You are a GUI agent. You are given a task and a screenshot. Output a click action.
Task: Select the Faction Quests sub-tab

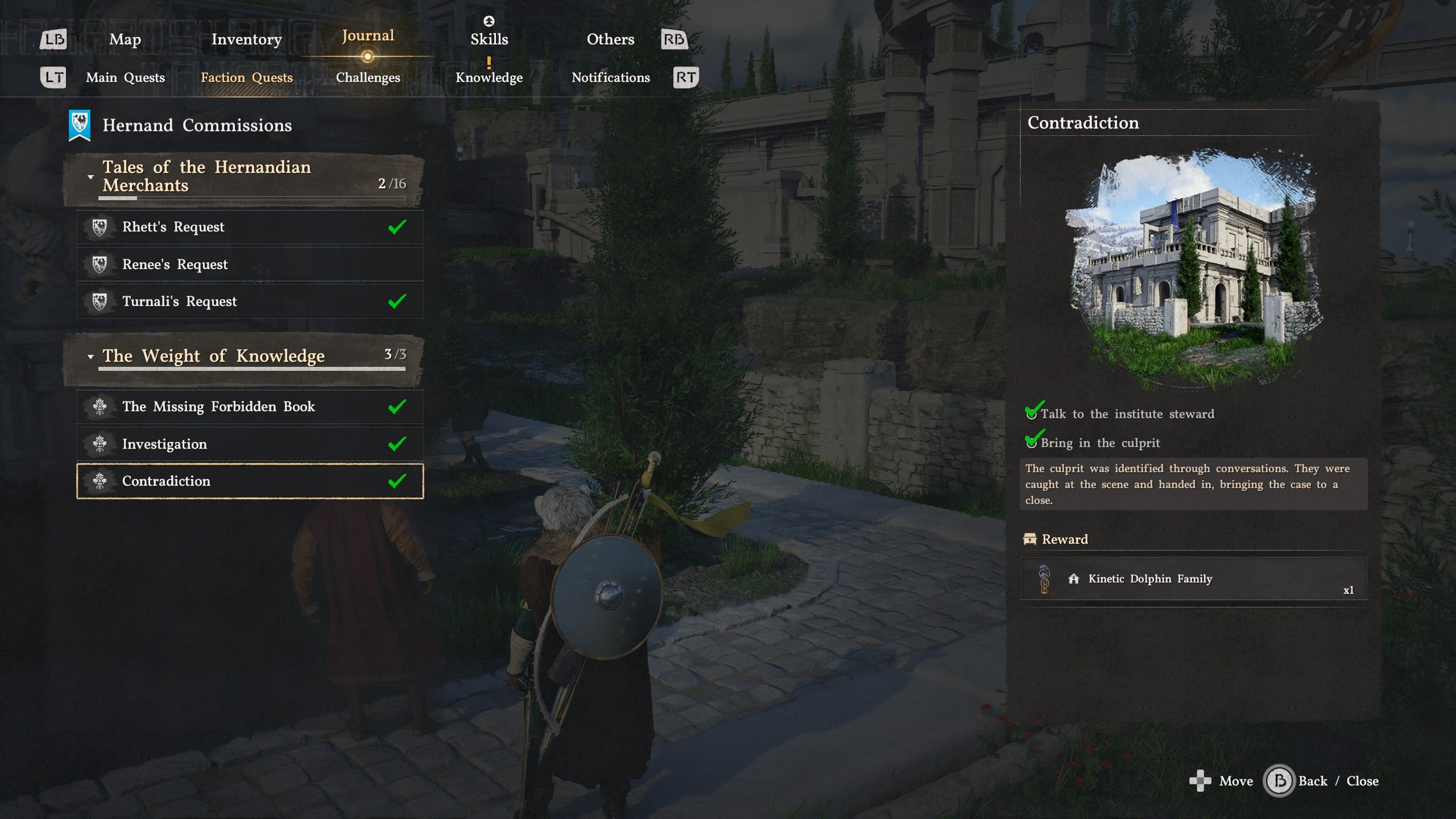coord(246,77)
